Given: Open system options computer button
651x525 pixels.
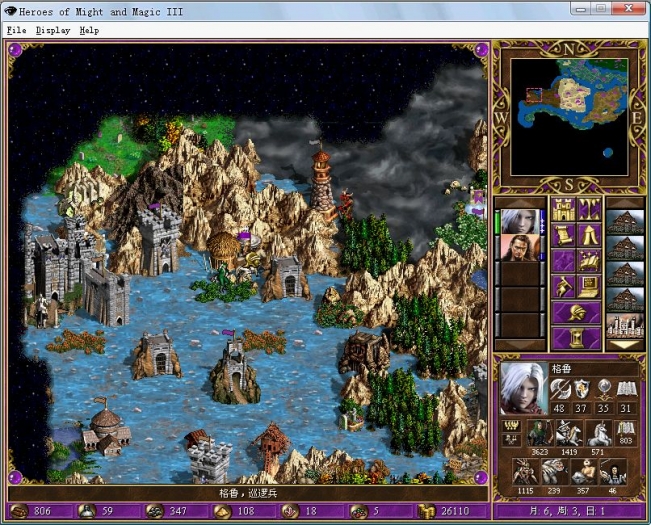Looking at the screenshot, I should [589, 288].
